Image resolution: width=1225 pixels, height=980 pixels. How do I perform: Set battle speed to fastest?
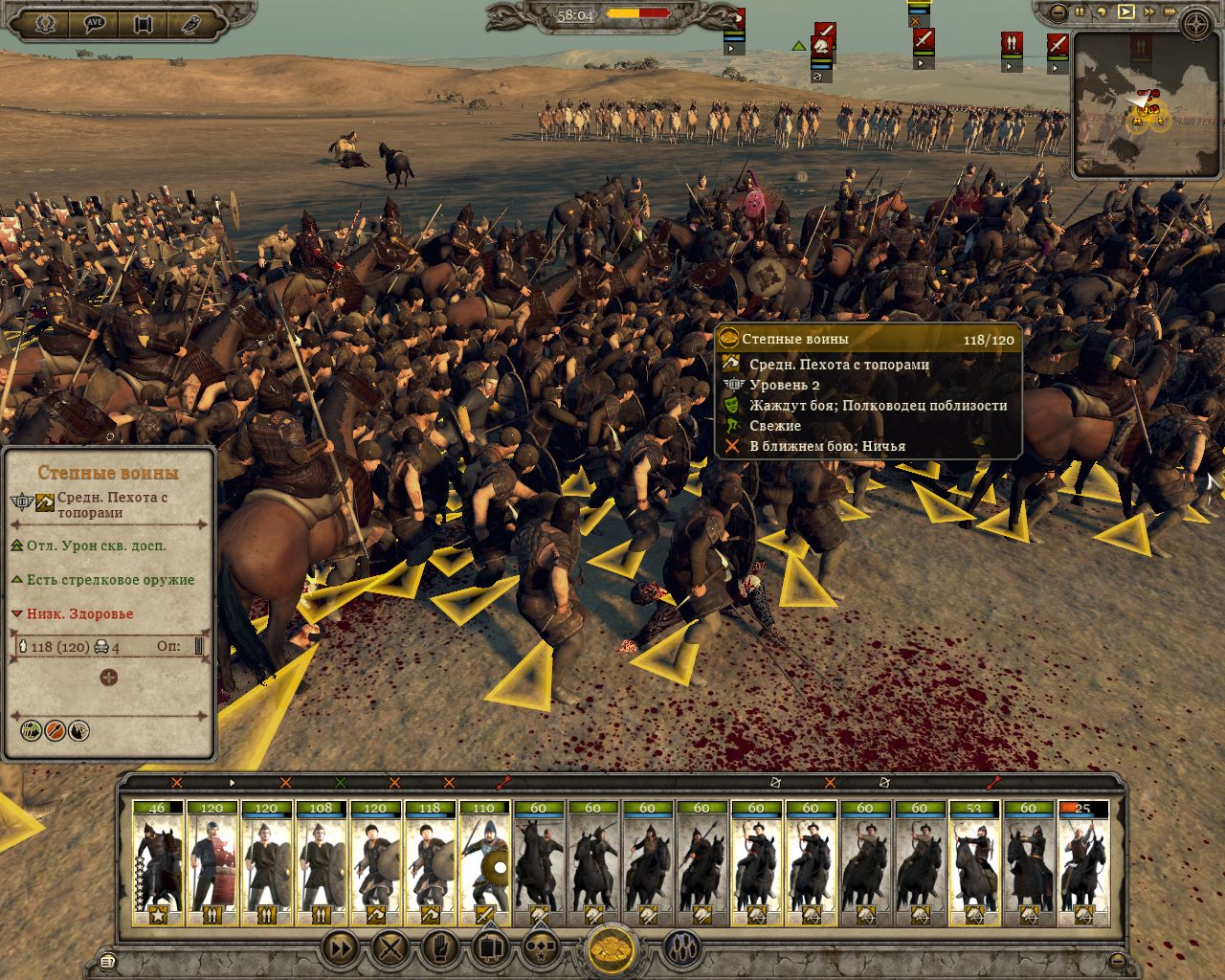1169,12
